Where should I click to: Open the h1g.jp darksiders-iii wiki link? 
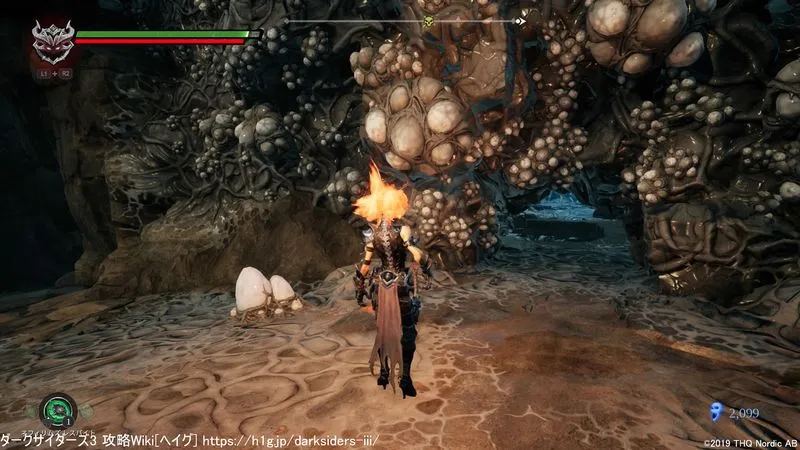click(x=292, y=439)
